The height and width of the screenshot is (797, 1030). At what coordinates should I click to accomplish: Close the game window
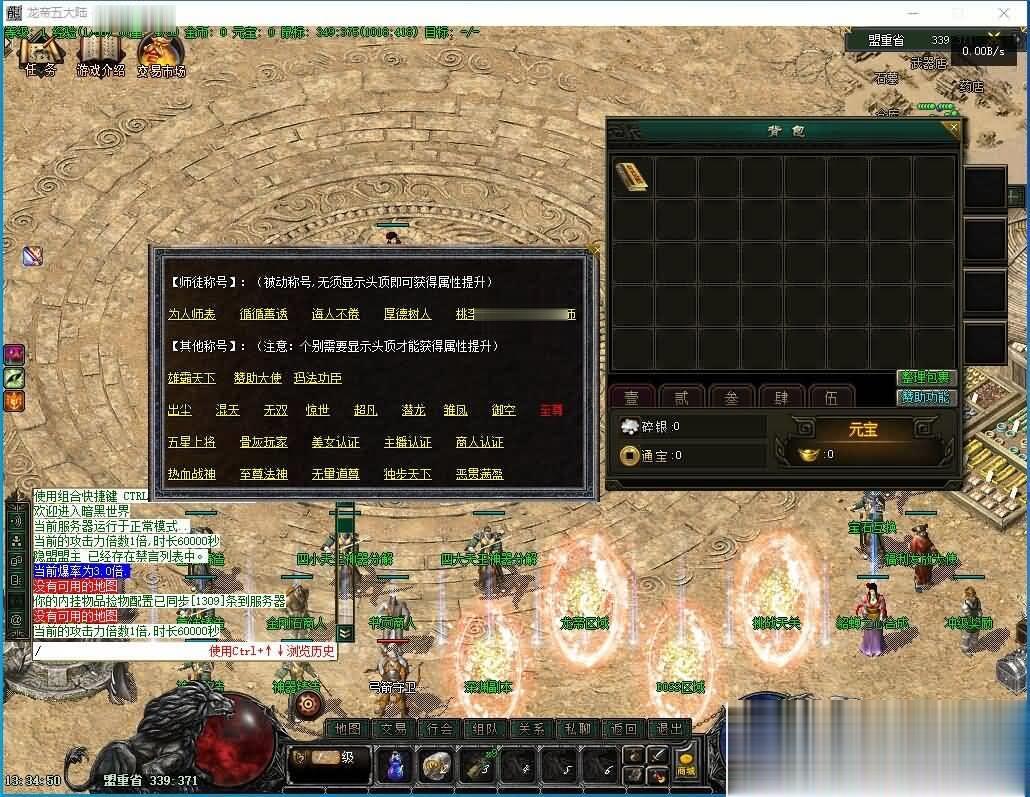click(x=1005, y=13)
